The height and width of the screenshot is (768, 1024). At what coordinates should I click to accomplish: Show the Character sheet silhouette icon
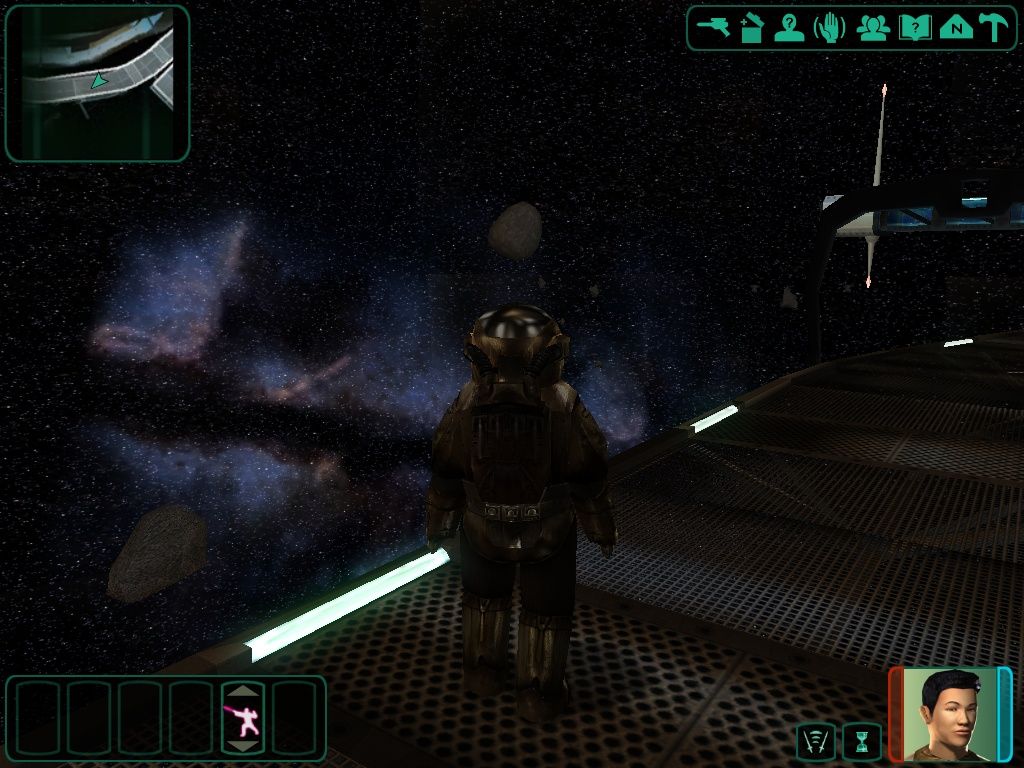(x=789, y=28)
